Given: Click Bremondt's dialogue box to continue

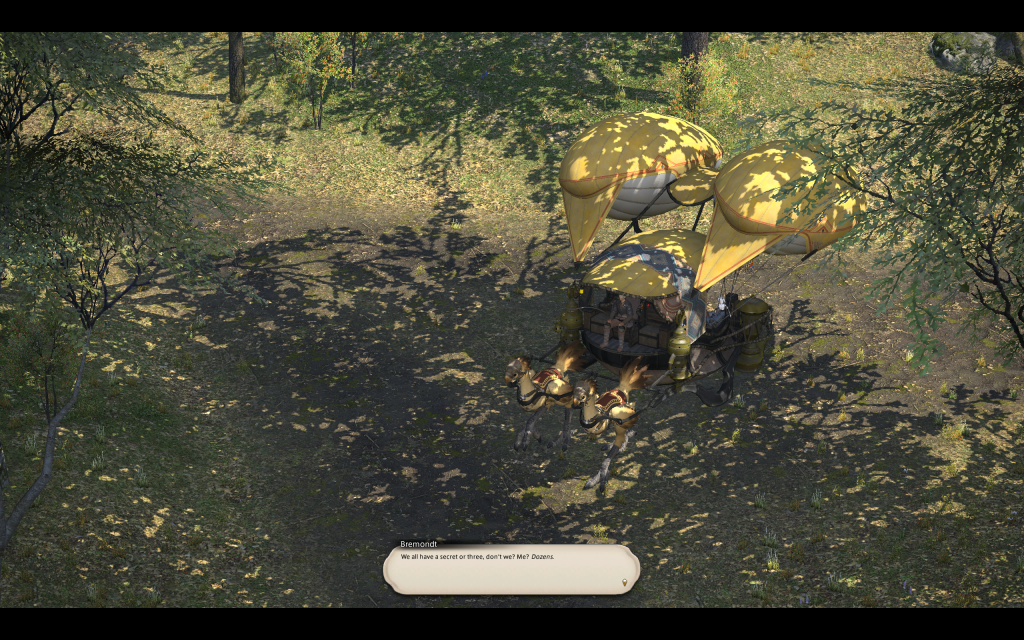Looking at the screenshot, I should [x=510, y=569].
